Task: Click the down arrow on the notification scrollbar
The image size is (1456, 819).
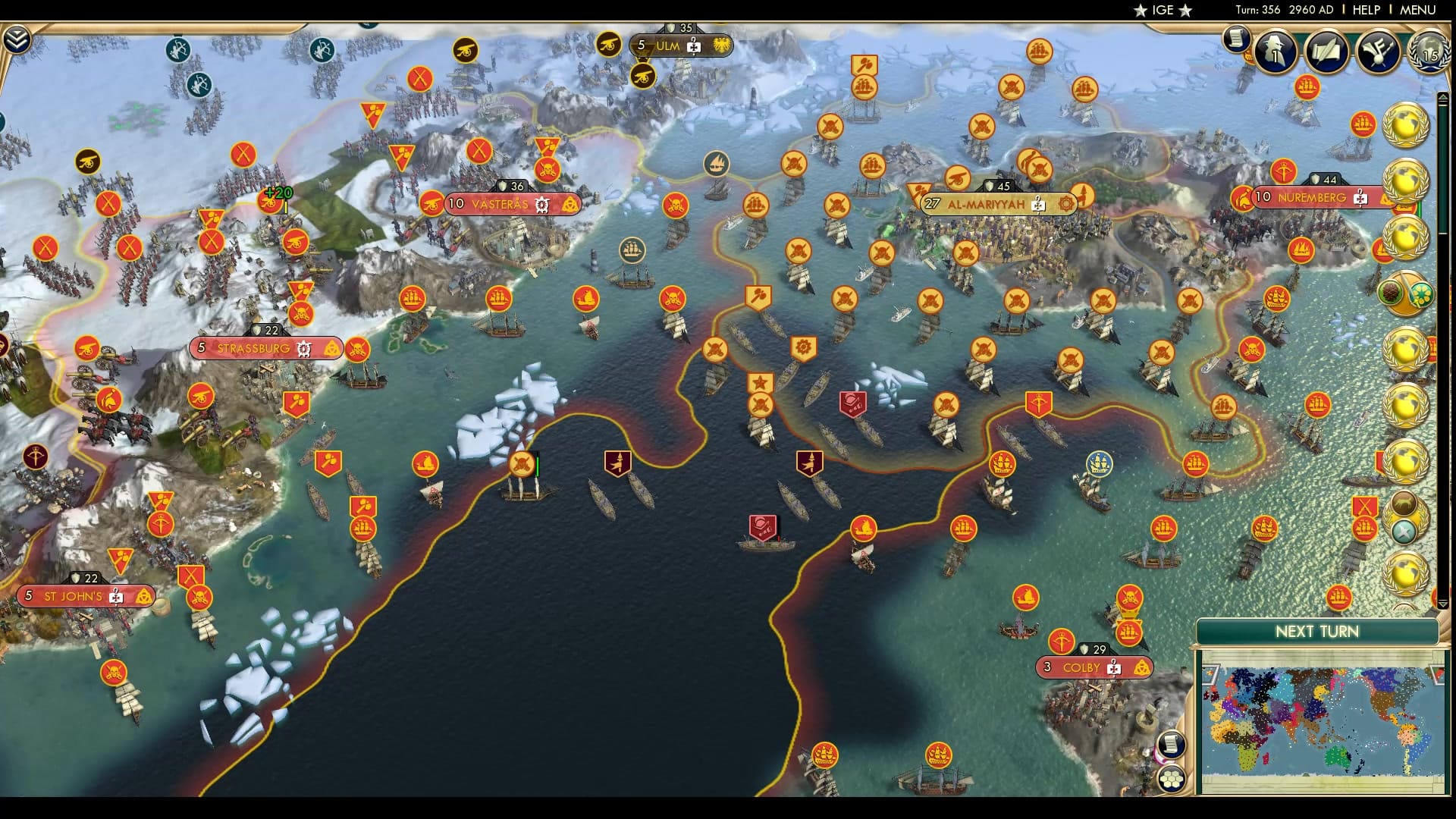Action: click(1444, 601)
